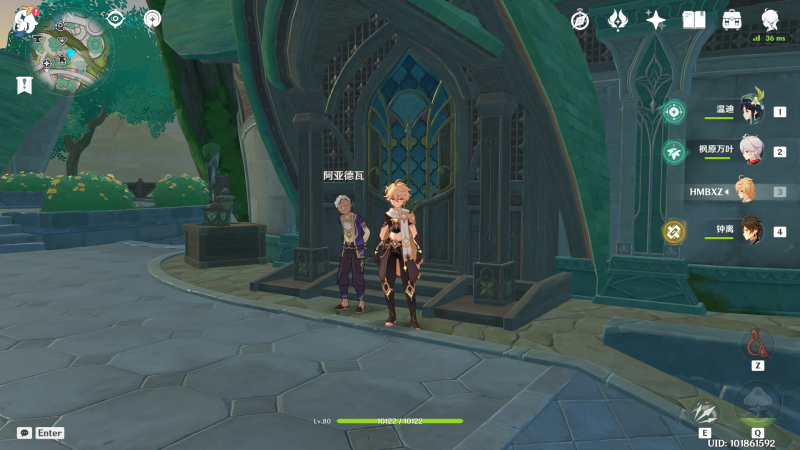The image size is (800, 450).
Task: Click the circular star signal icon
Action: [x=152, y=19]
